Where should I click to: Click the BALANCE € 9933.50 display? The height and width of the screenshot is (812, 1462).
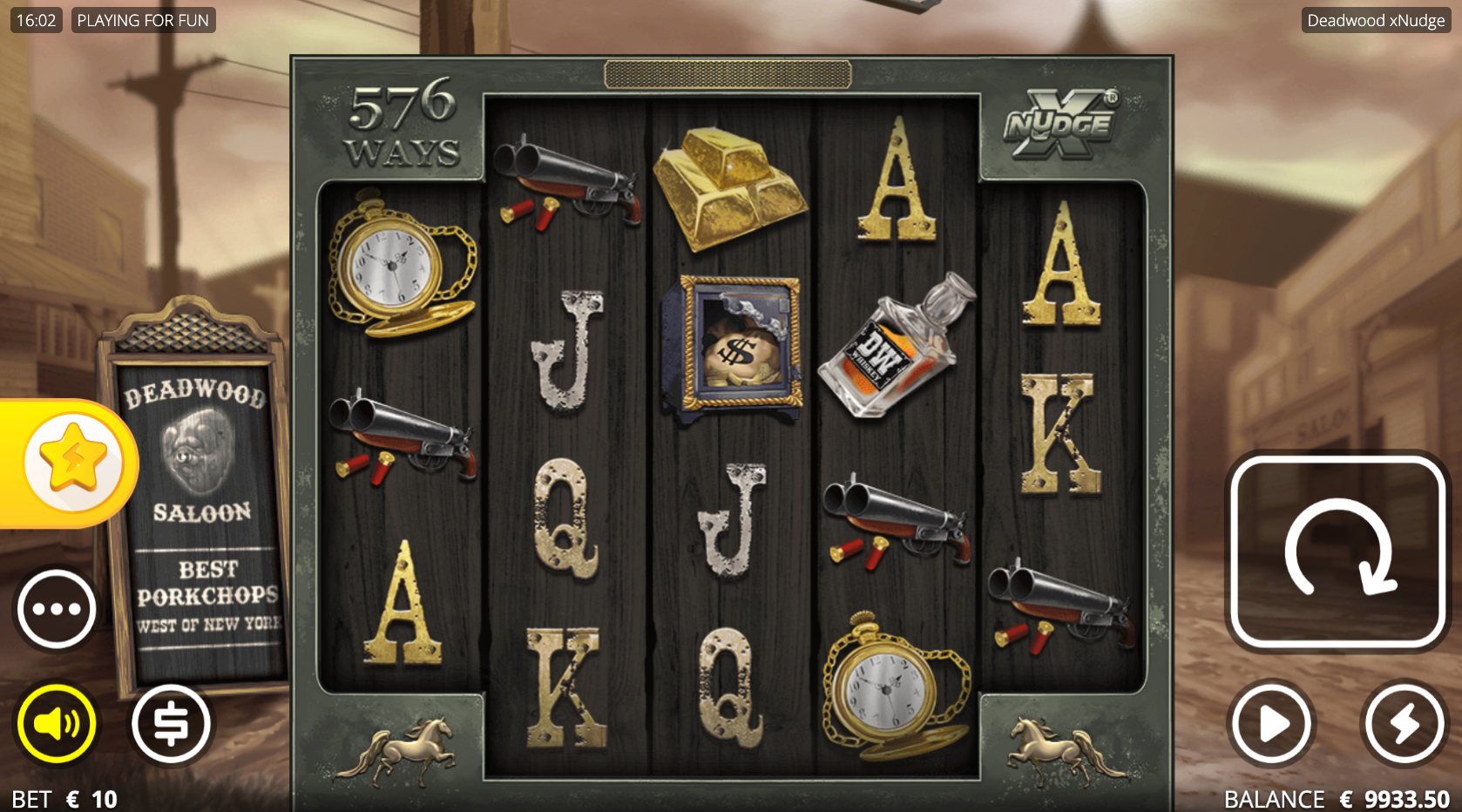pos(1336,797)
